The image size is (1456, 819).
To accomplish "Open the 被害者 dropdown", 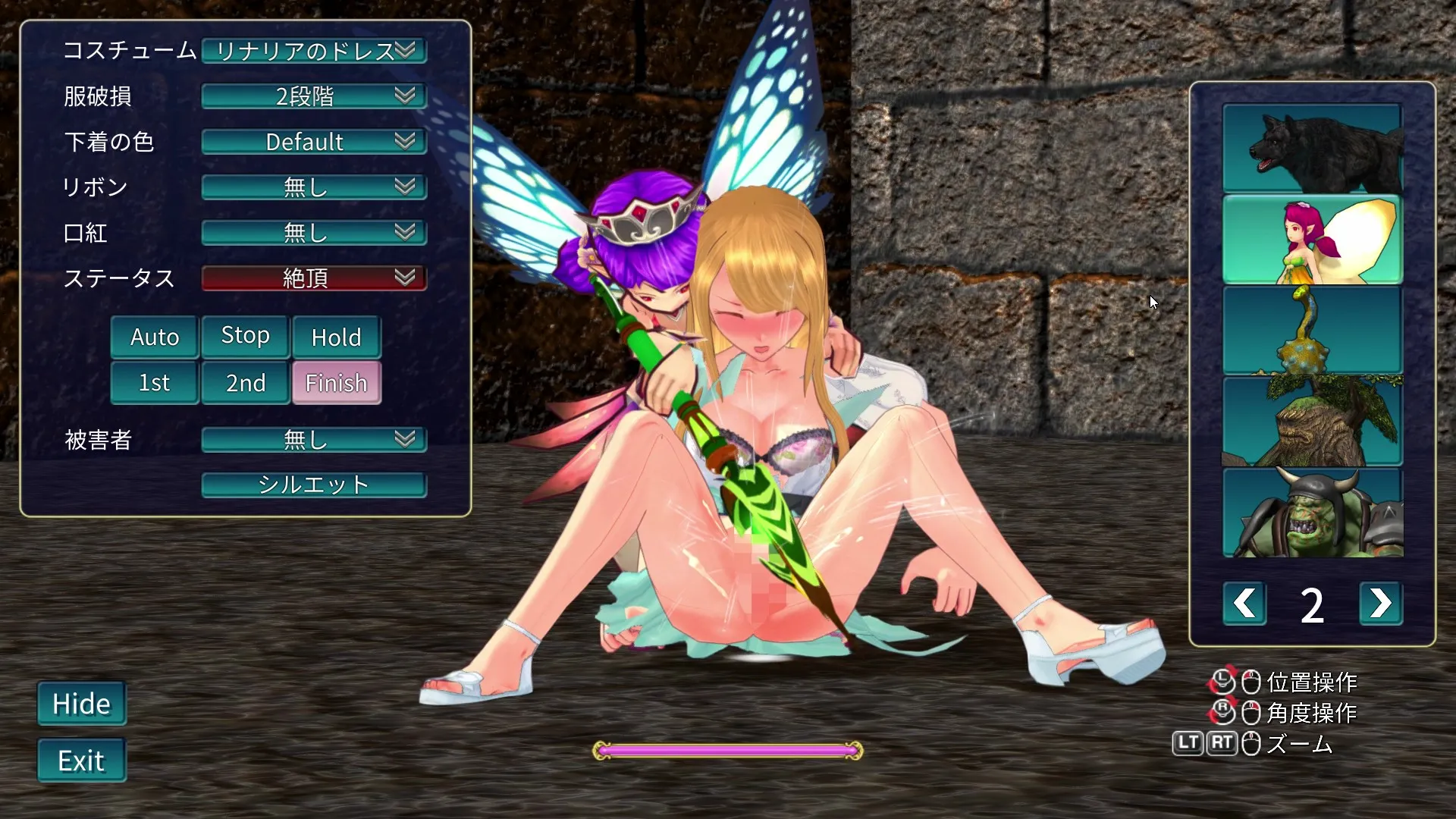I will coord(314,440).
